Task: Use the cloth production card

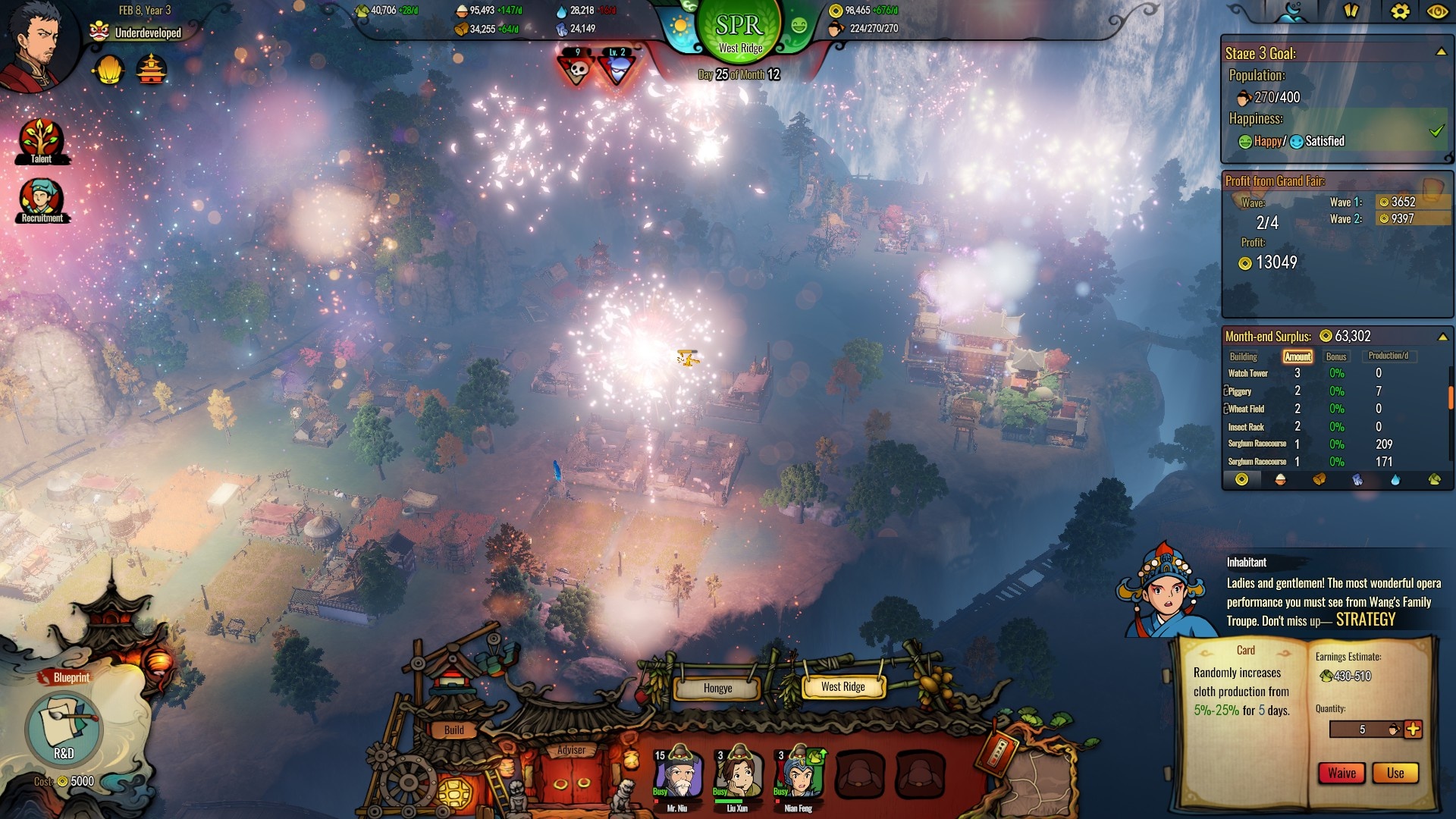Action: pyautogui.click(x=1395, y=773)
